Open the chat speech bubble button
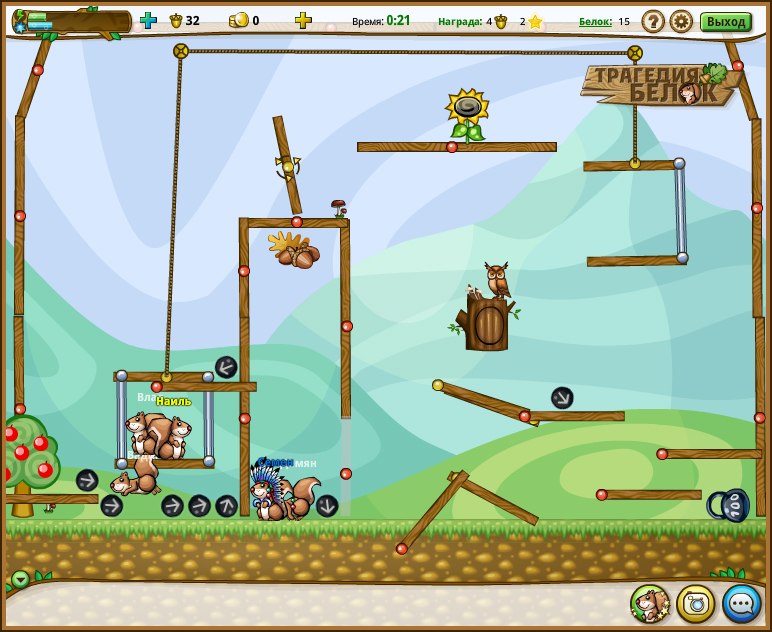The width and height of the screenshot is (772, 632). (741, 603)
